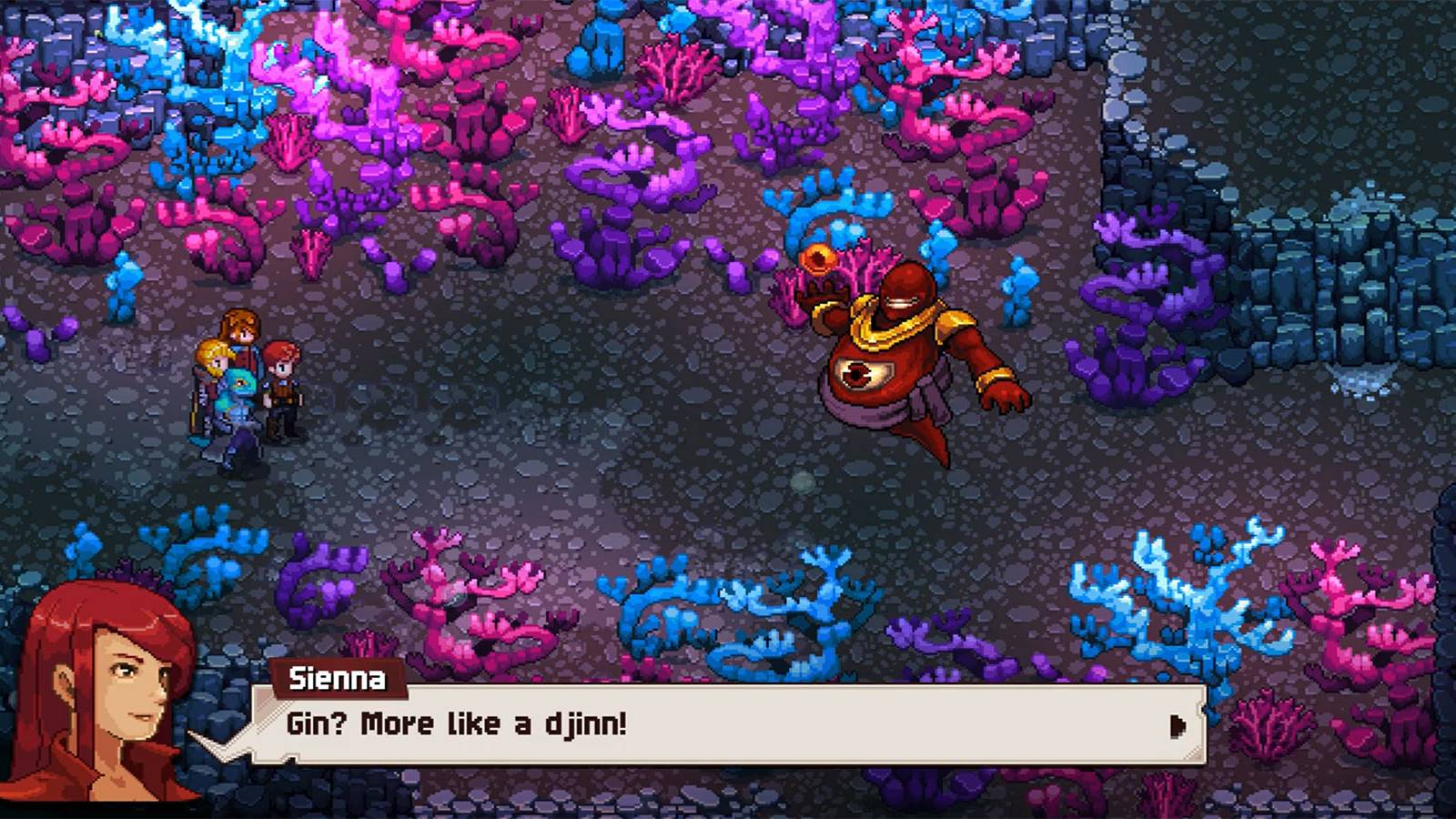Click the dialogue advance arrow

[1178, 726]
